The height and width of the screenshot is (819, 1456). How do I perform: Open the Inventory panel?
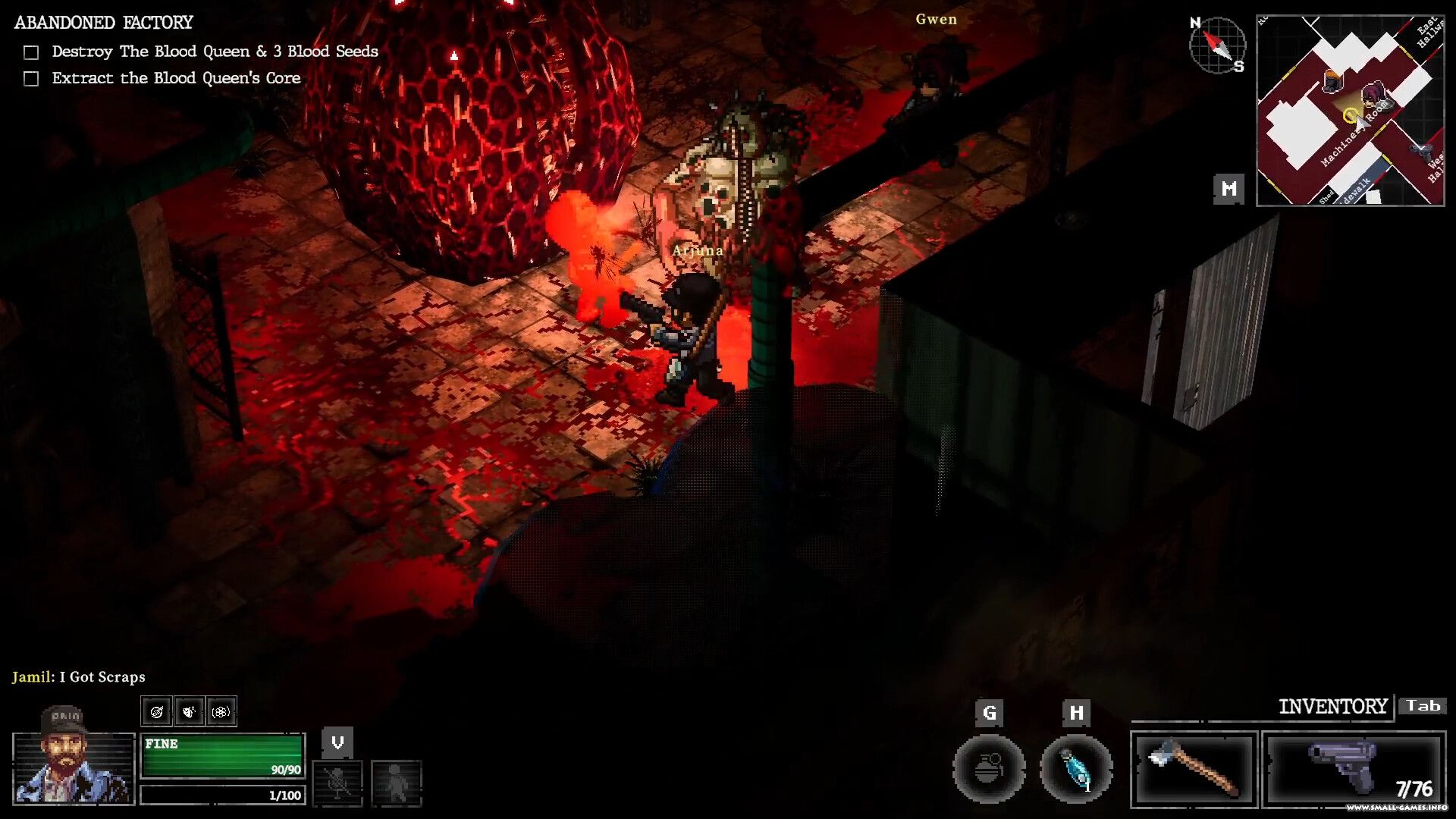click(1332, 707)
